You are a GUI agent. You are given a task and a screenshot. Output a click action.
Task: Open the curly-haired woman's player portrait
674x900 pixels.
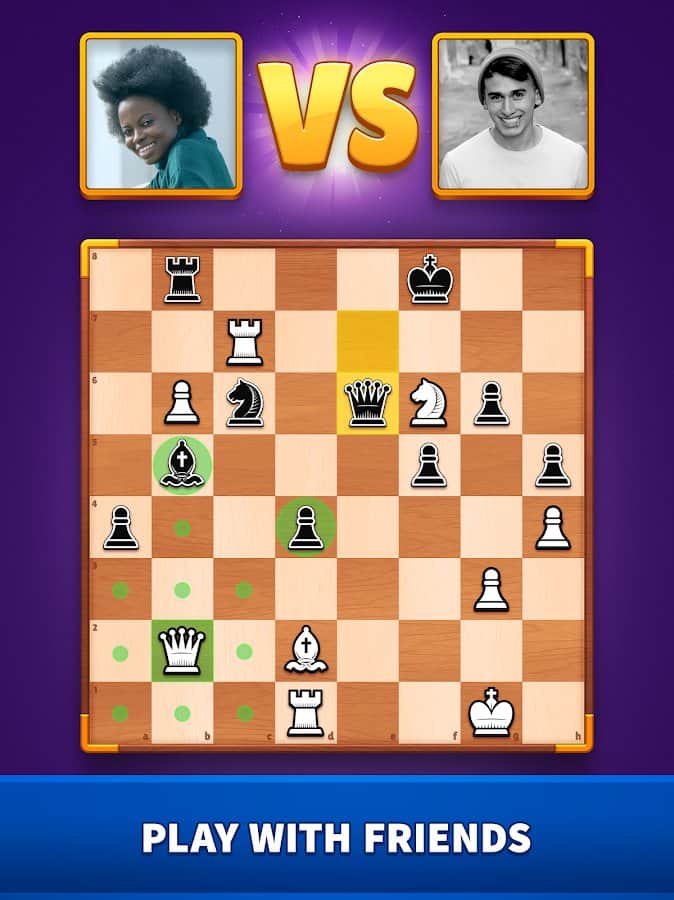tap(161, 114)
